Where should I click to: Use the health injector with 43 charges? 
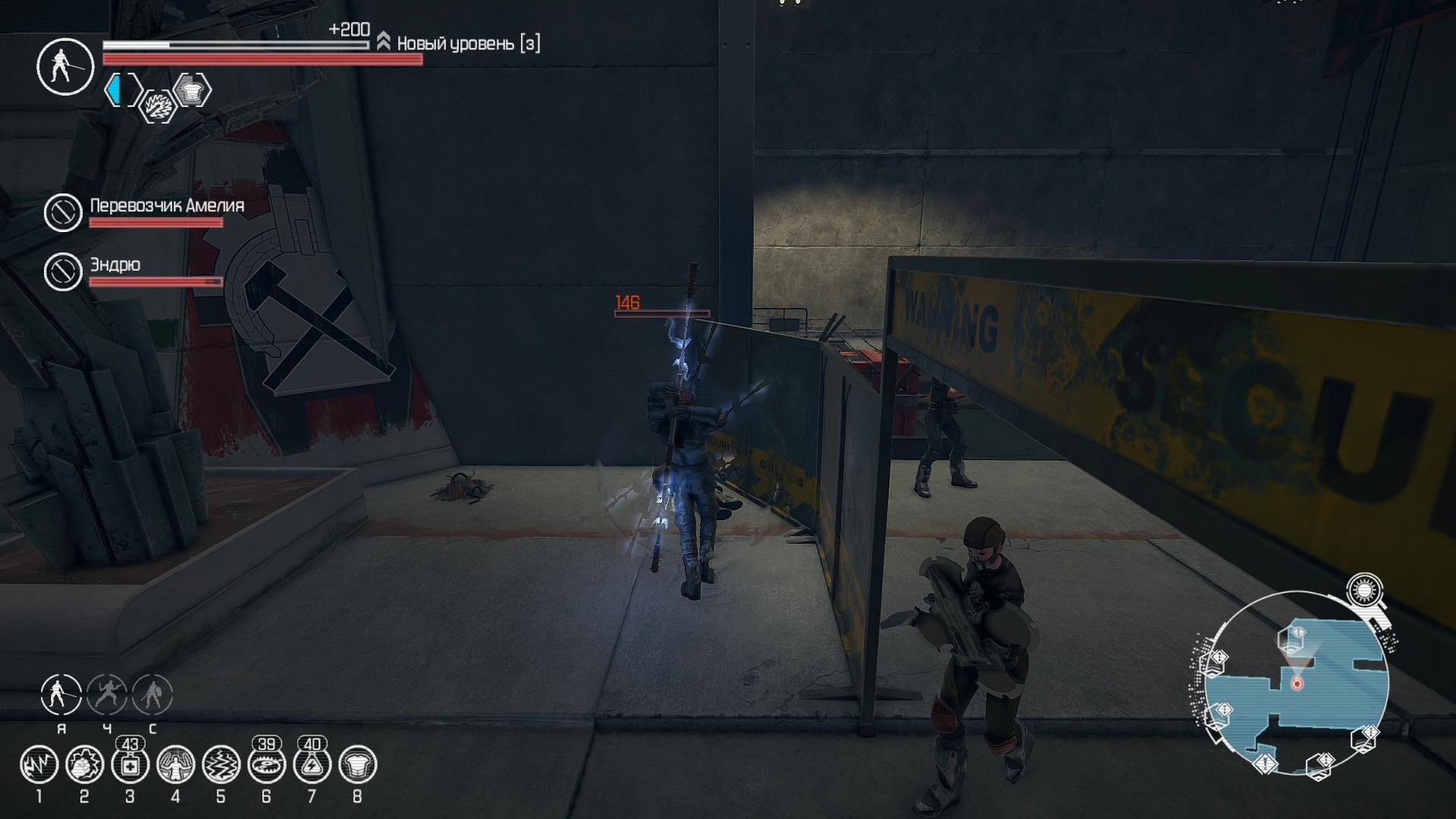pyautogui.click(x=130, y=765)
